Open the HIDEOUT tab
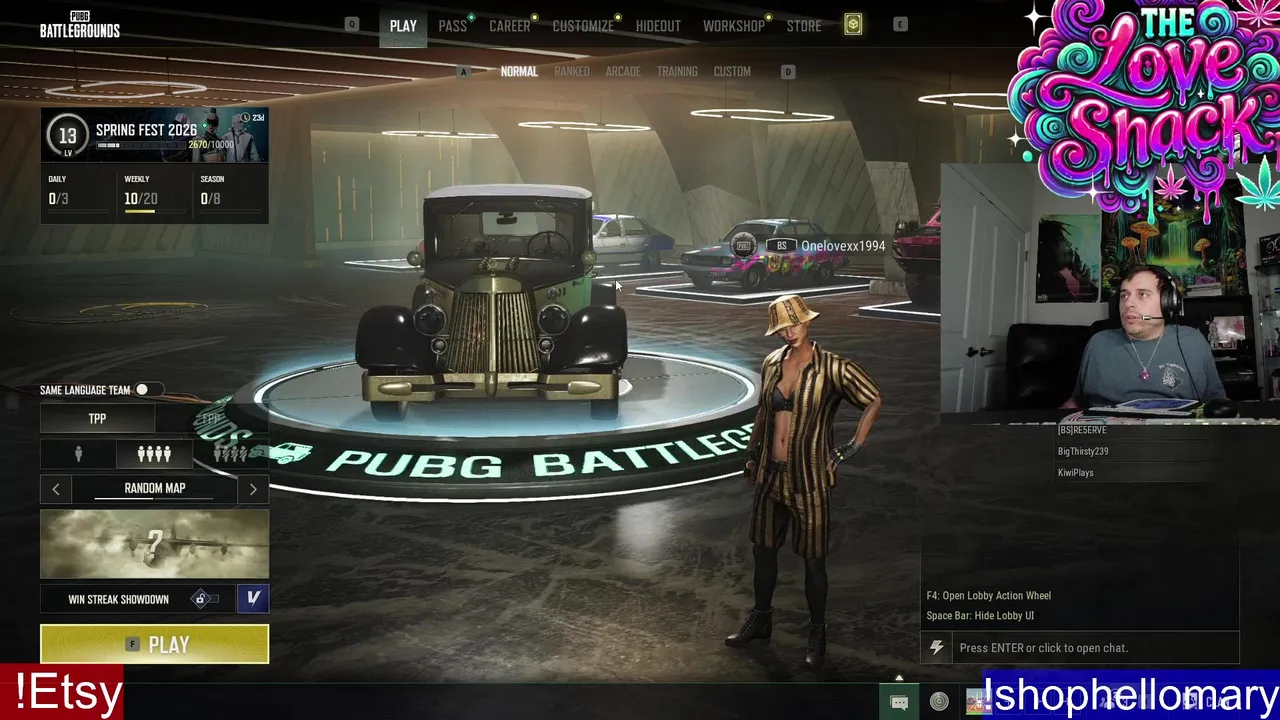This screenshot has width=1280, height=720. click(x=658, y=26)
